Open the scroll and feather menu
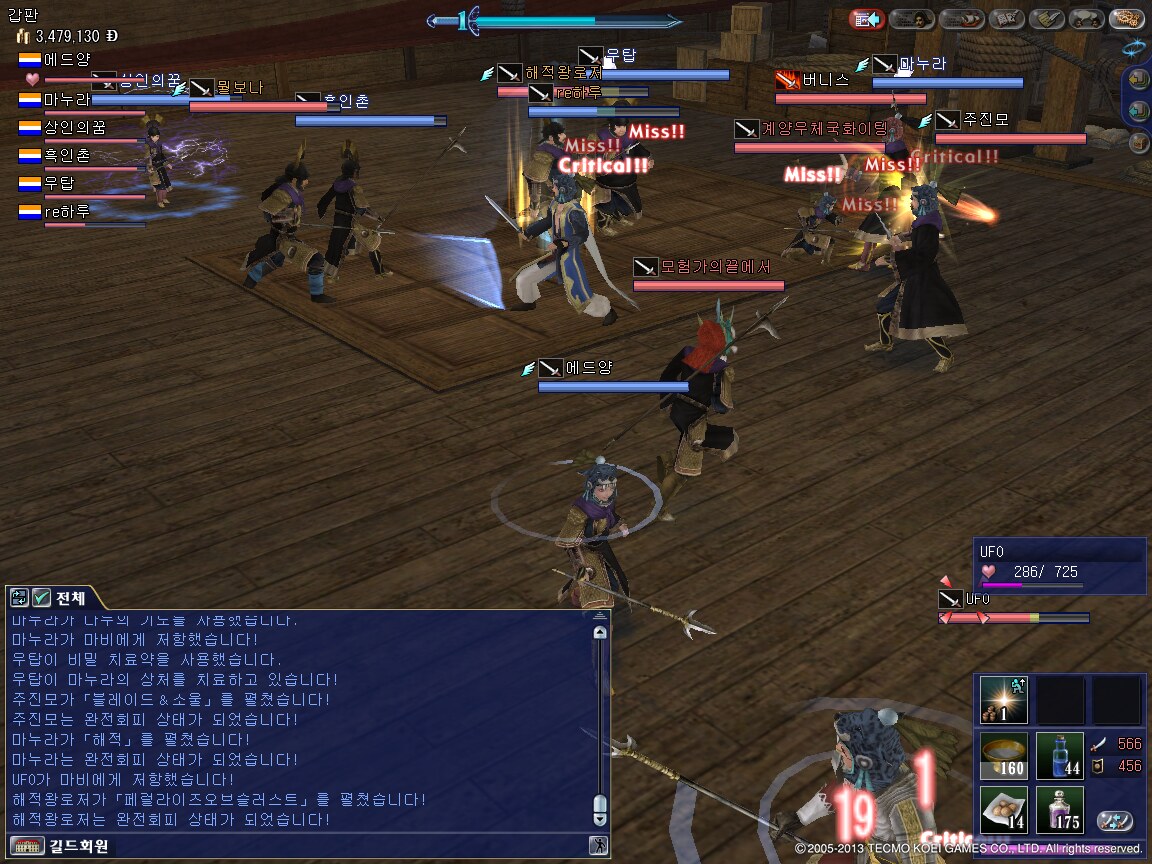Image resolution: width=1152 pixels, height=864 pixels. point(1047,19)
